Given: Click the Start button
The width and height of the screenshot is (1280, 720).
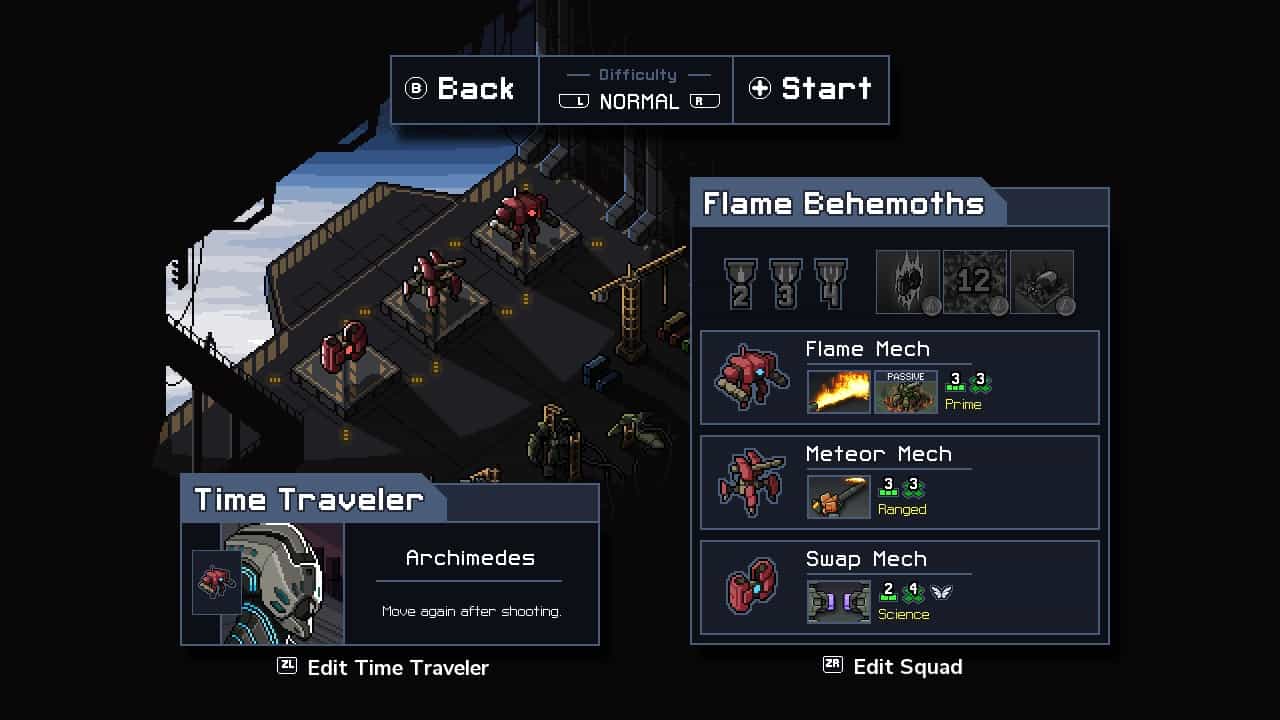Looking at the screenshot, I should click(x=812, y=89).
